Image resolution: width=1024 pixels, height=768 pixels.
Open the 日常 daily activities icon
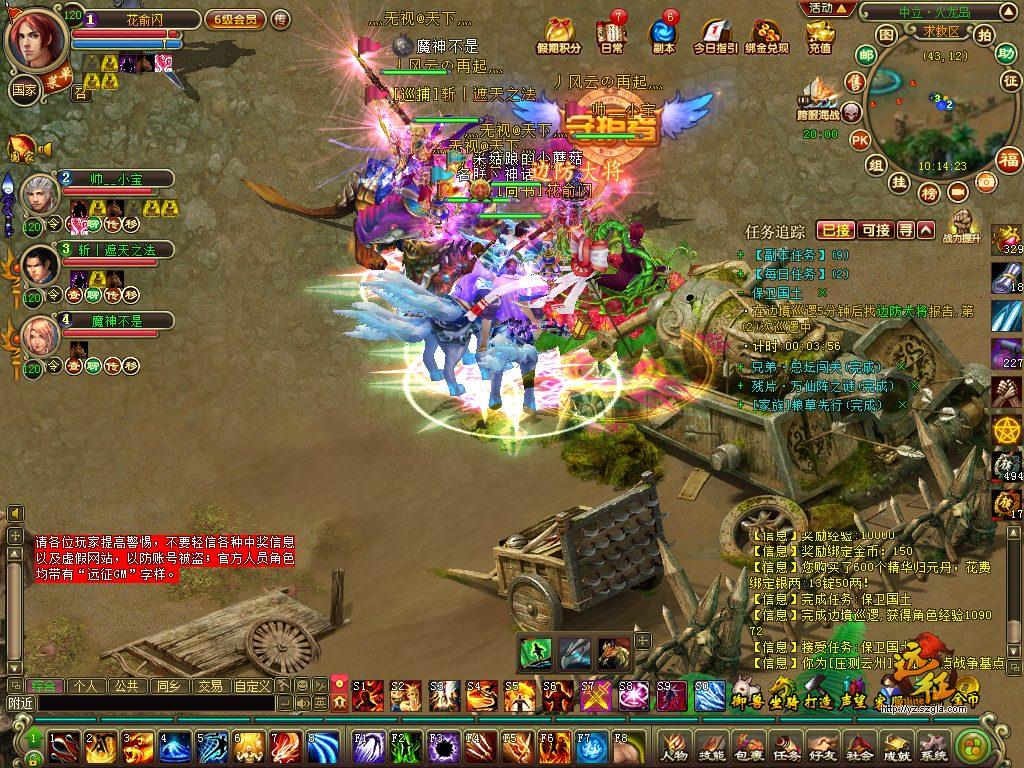tap(611, 35)
